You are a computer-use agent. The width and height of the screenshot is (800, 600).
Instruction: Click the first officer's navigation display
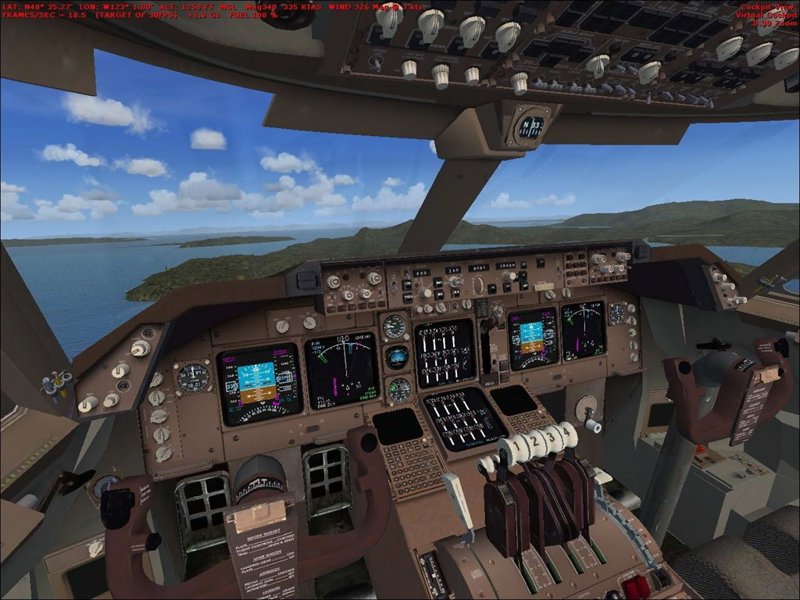coord(584,330)
